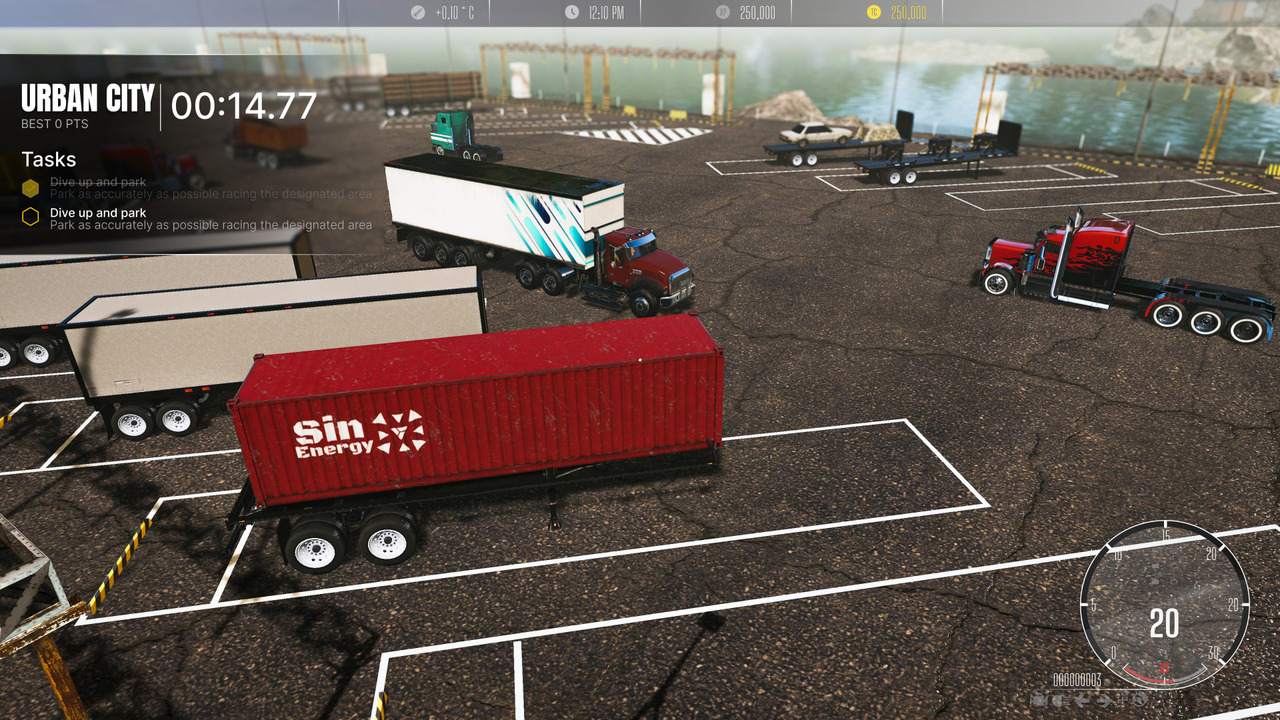Screen dimensions: 1280x720
Task: Toggle the engine start icon near the speedometer
Action: 1138,700
